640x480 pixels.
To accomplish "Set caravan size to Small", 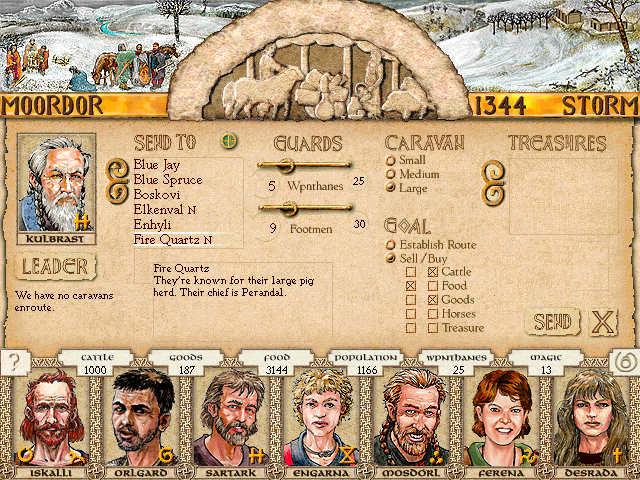I will tap(391, 161).
